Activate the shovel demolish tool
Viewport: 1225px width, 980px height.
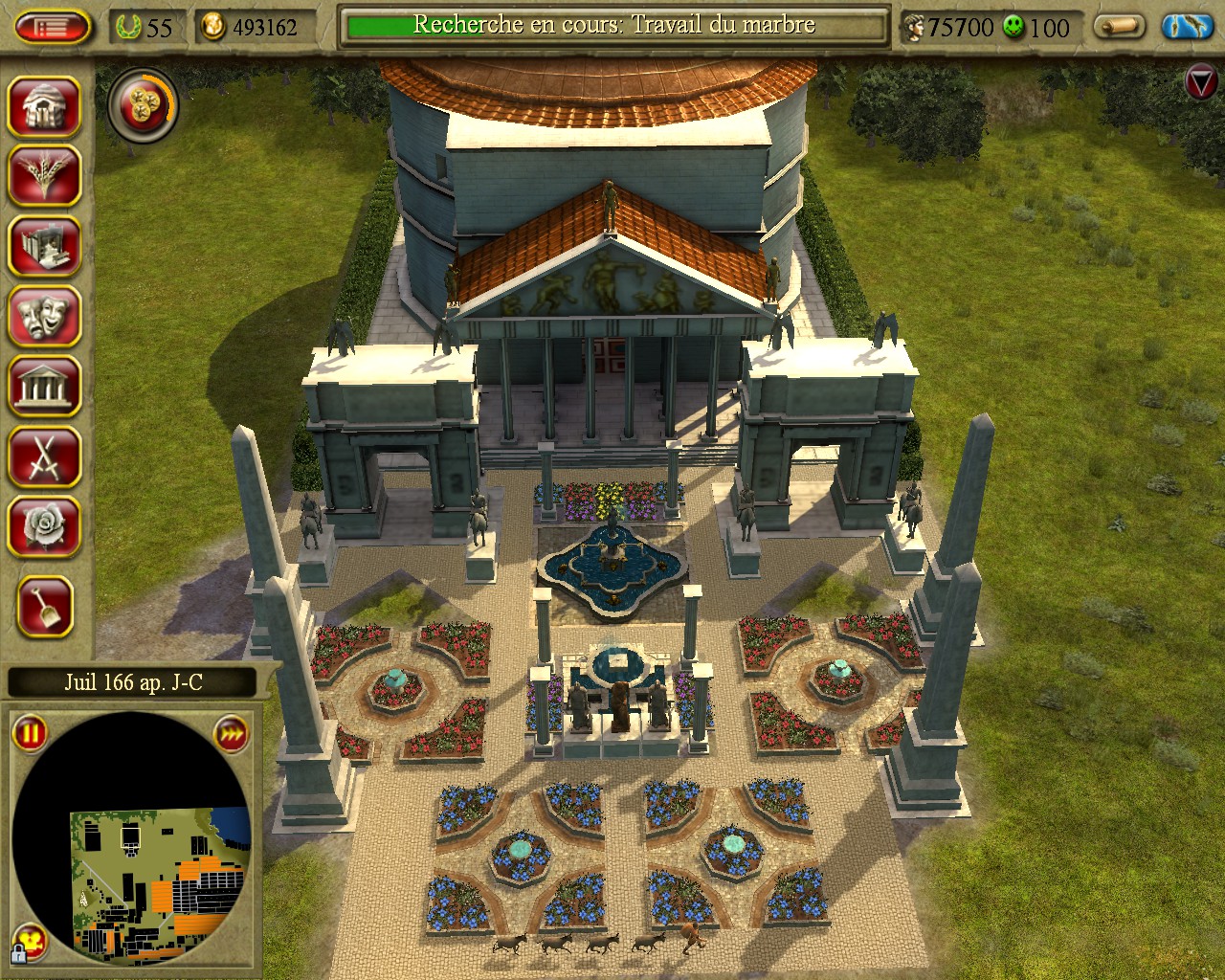click(x=44, y=605)
